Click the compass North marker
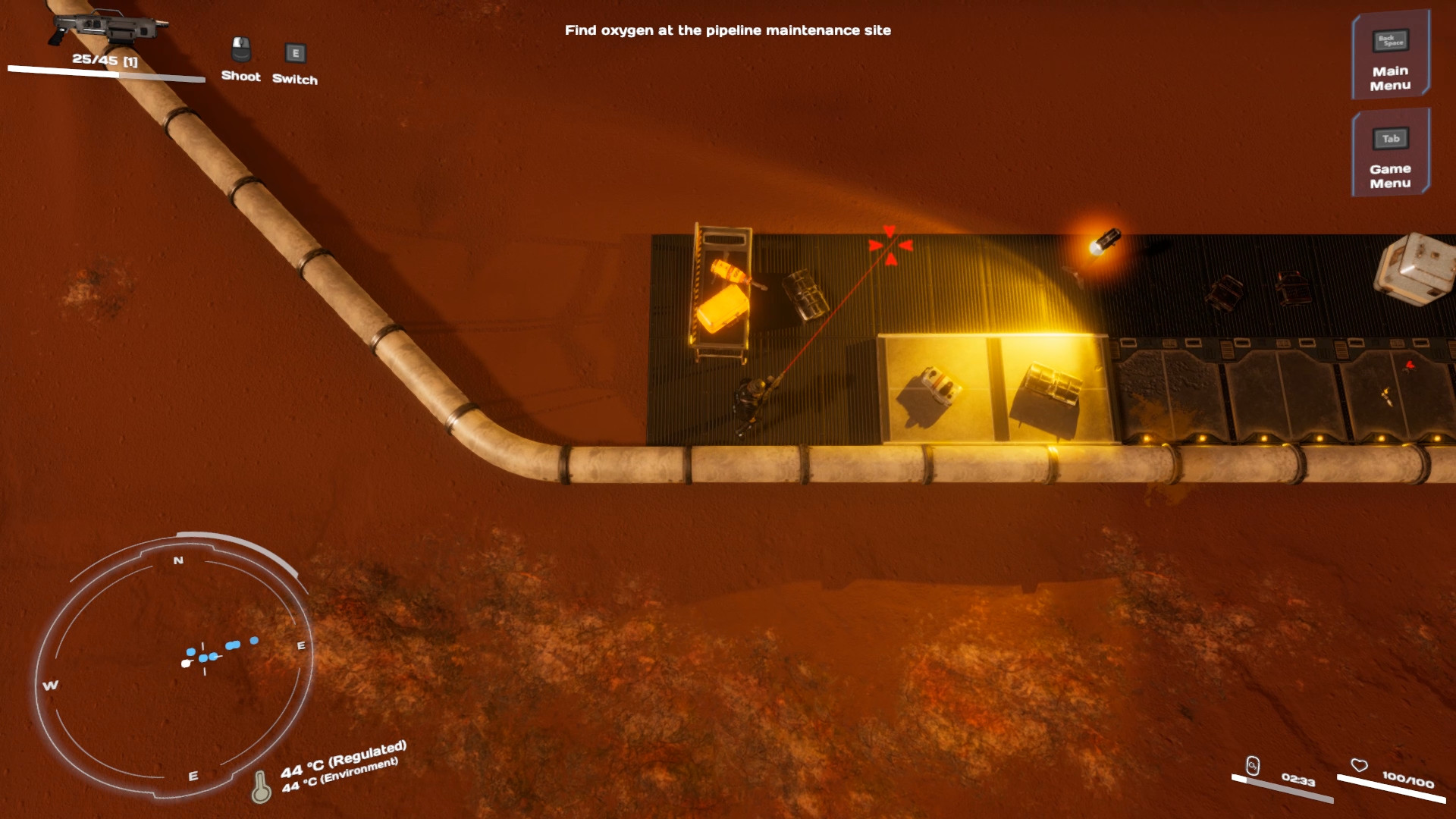Image resolution: width=1456 pixels, height=819 pixels. click(x=178, y=560)
